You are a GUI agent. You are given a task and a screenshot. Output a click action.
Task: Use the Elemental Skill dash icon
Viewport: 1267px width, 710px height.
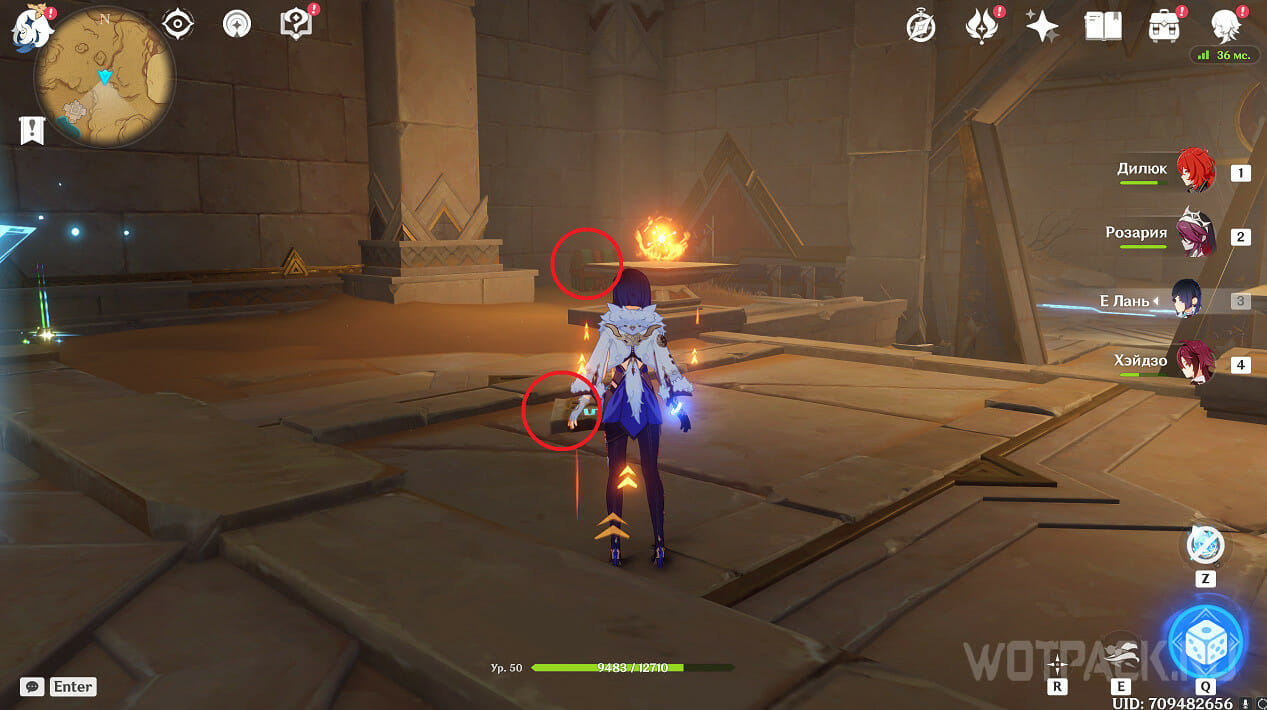coord(1121,652)
